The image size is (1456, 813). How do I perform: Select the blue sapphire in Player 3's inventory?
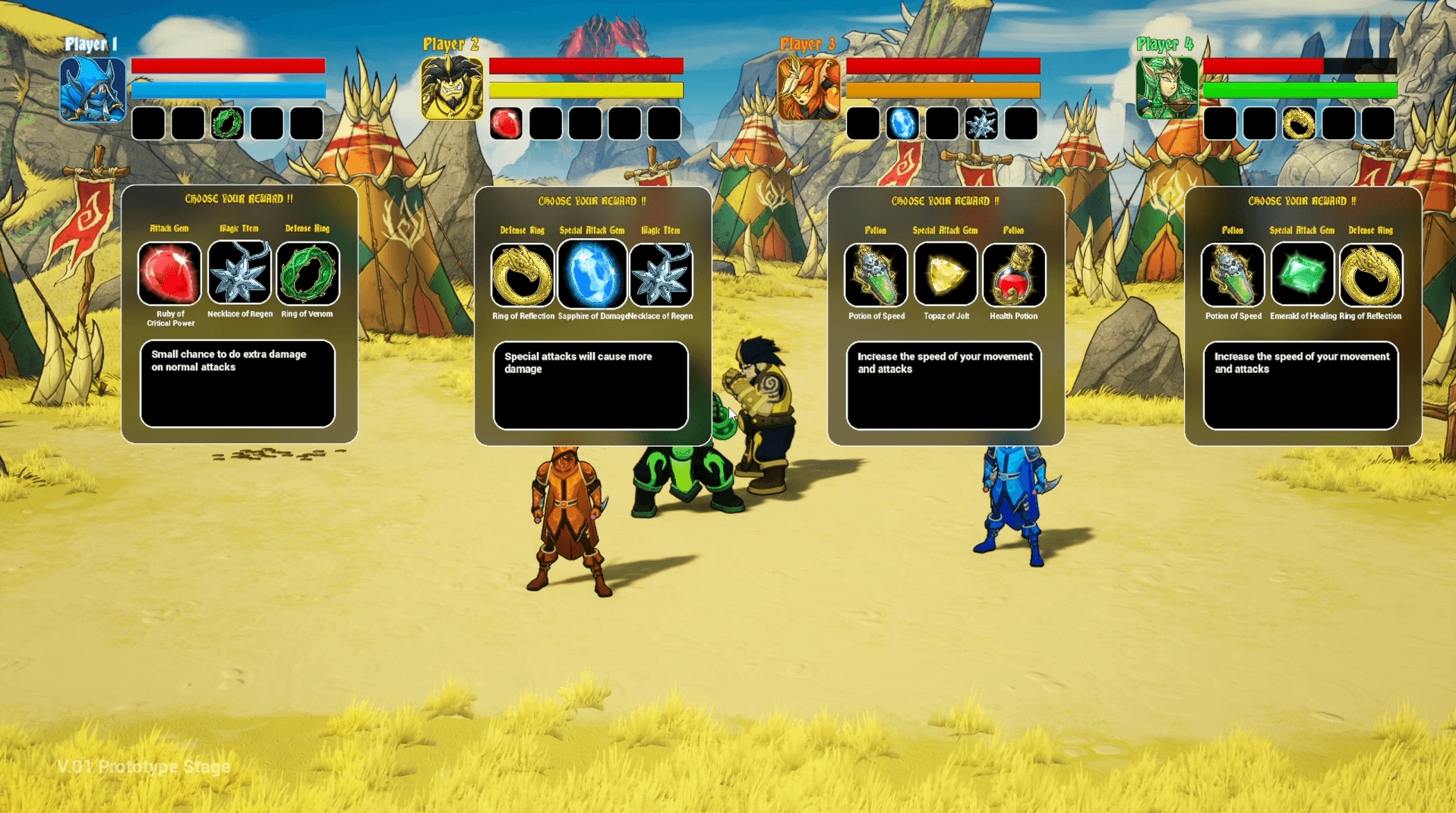(902, 124)
